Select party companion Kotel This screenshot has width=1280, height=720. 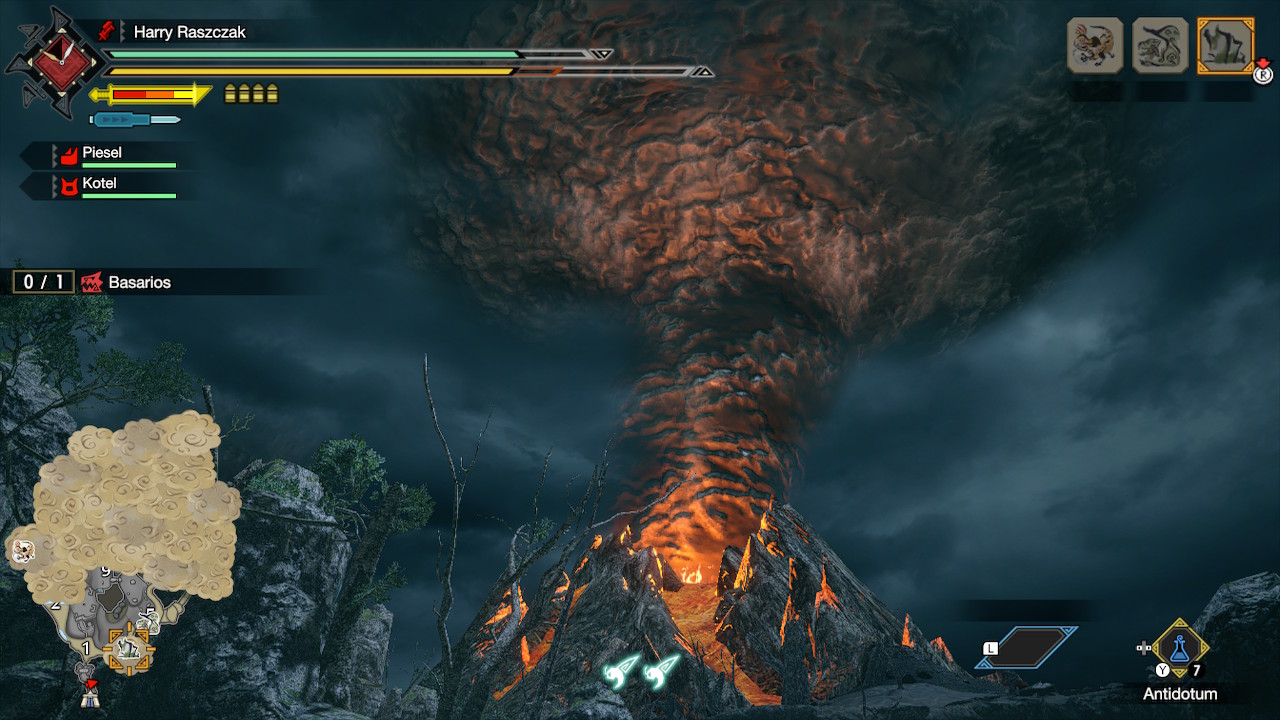click(x=99, y=184)
